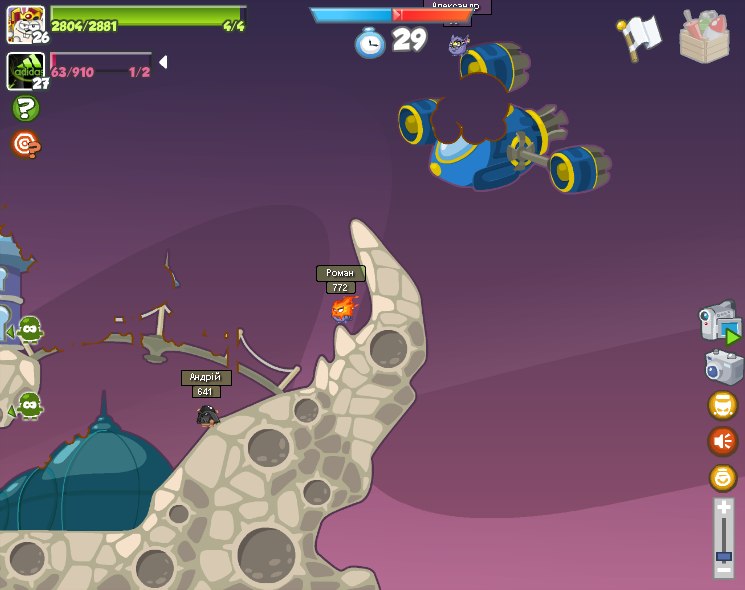Click the zoom slider handle
This screenshot has height=590, width=745.
click(723, 555)
